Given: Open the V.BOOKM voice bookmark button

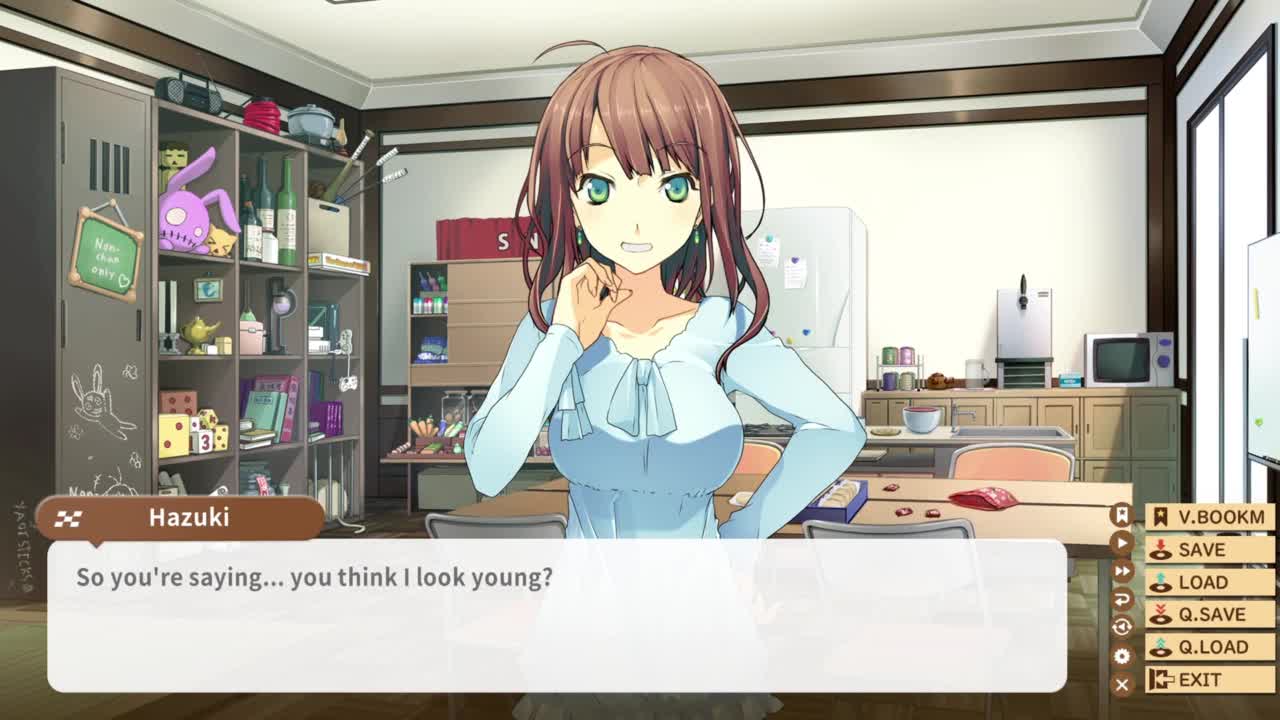Looking at the screenshot, I should pos(1209,517).
